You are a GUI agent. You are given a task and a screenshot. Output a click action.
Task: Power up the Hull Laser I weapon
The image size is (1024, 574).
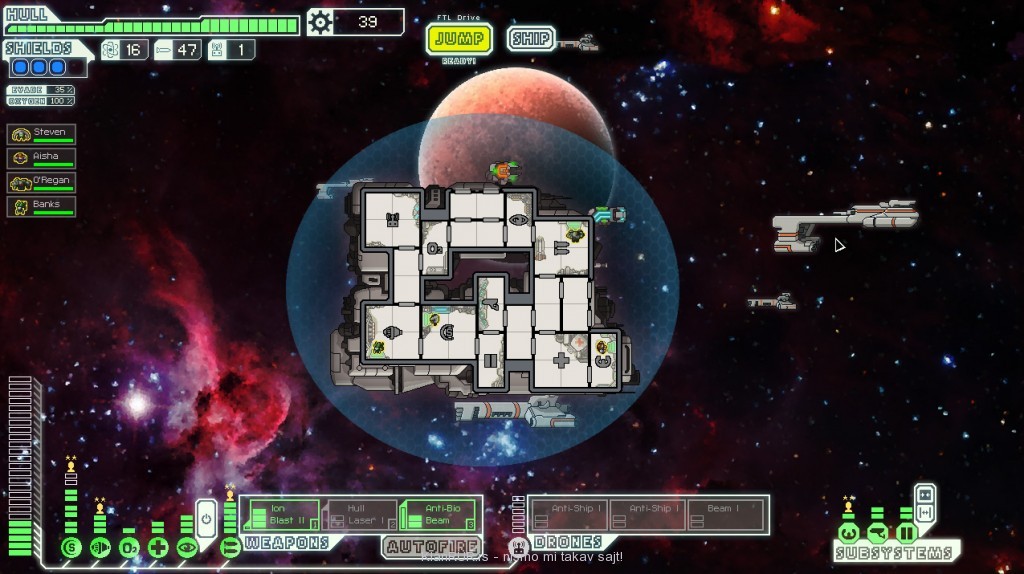click(360, 515)
